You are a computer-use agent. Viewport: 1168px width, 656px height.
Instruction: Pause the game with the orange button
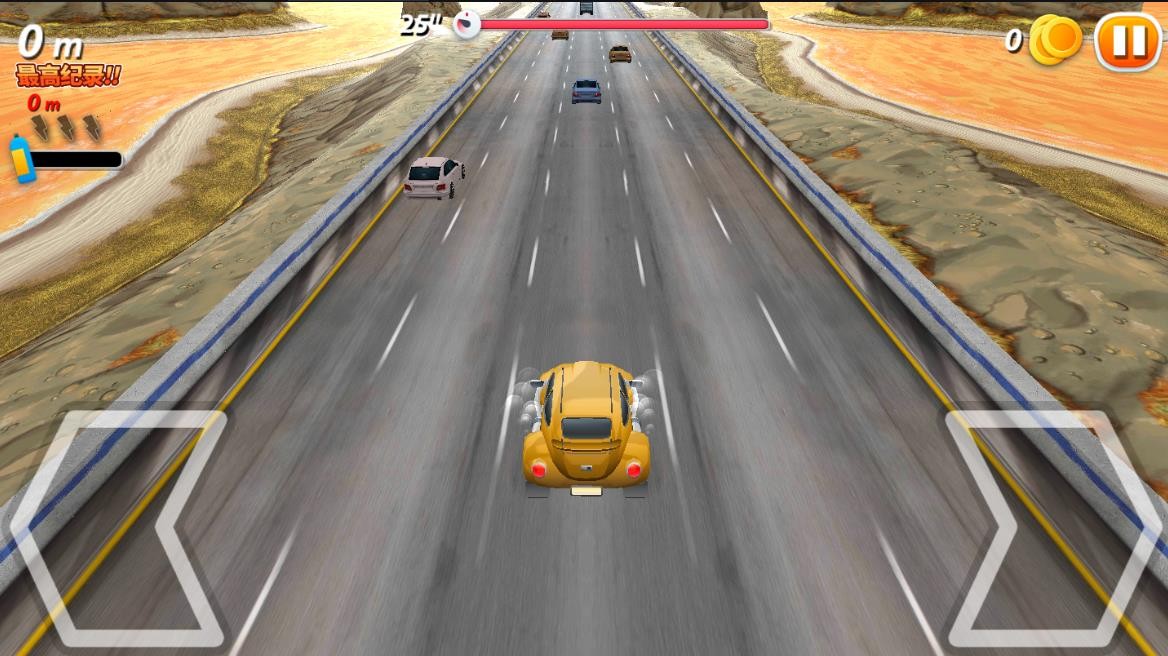point(1128,41)
